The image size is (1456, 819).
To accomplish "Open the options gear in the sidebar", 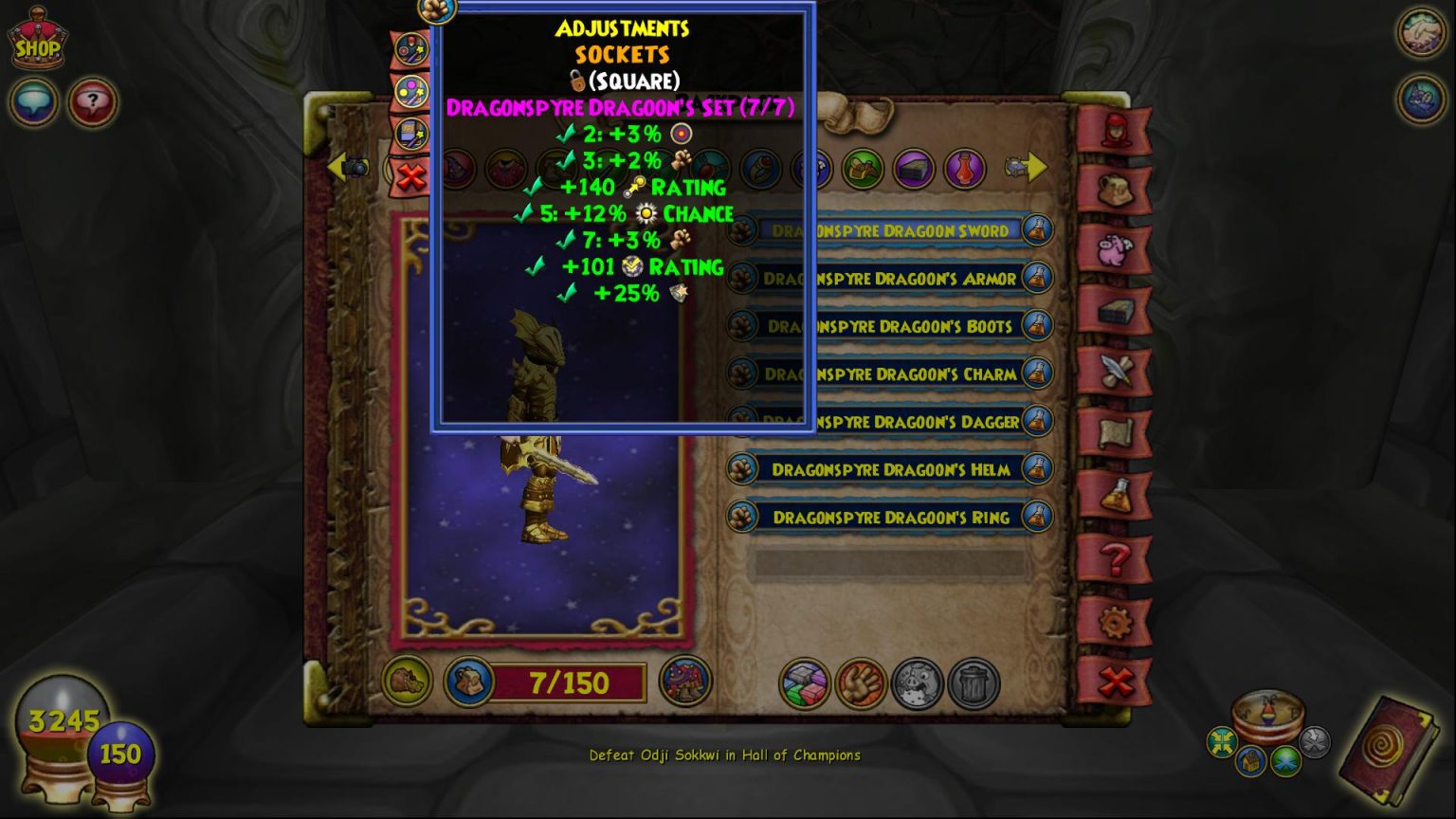I will tap(1119, 619).
